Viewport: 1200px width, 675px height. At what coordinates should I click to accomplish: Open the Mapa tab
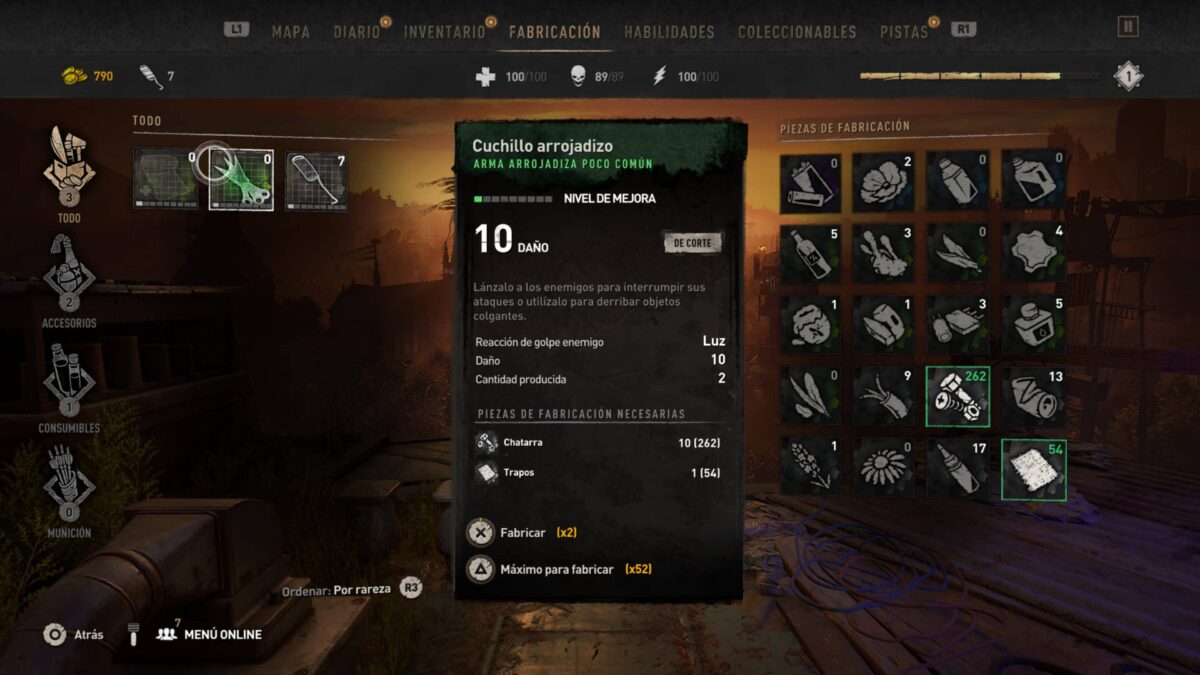pos(290,32)
